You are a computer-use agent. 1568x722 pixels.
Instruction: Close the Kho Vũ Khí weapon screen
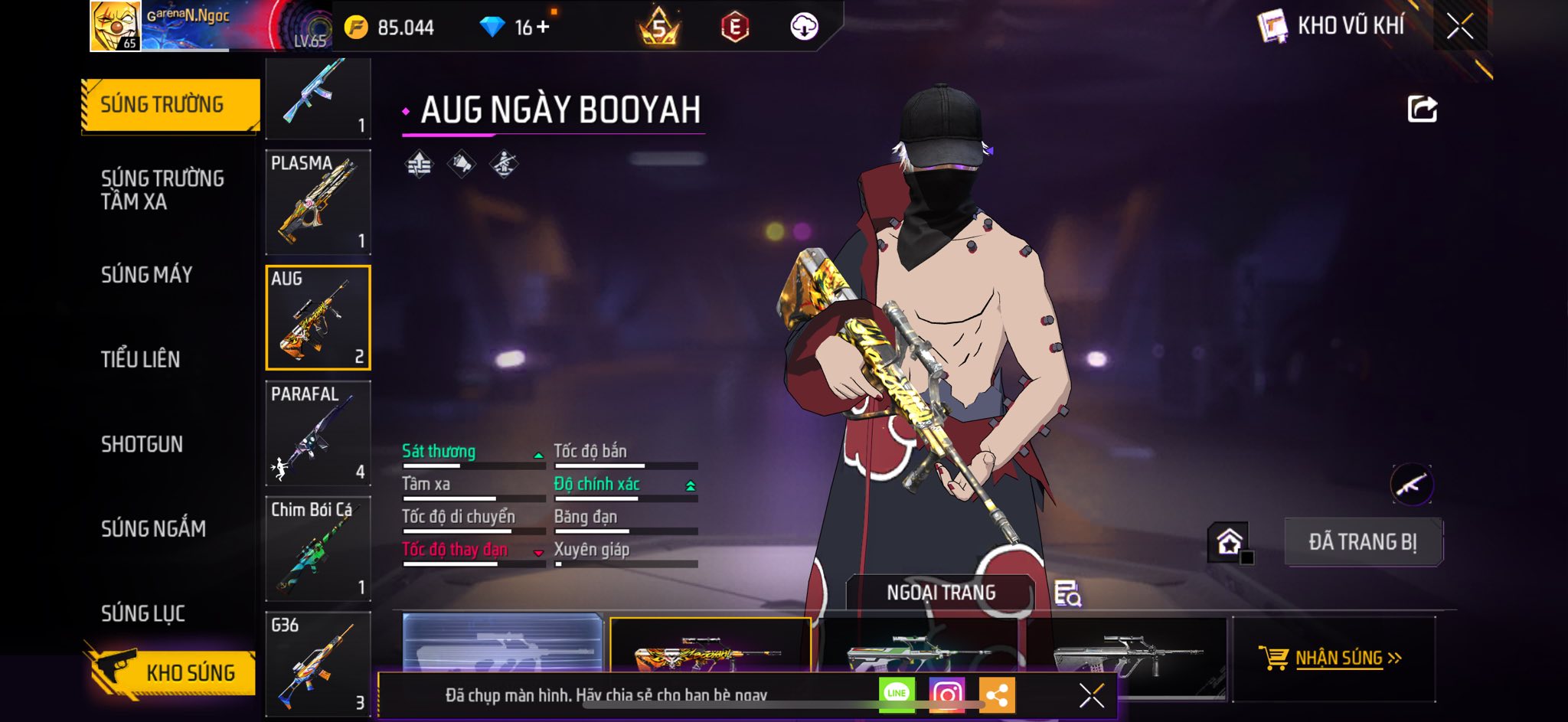(1459, 27)
